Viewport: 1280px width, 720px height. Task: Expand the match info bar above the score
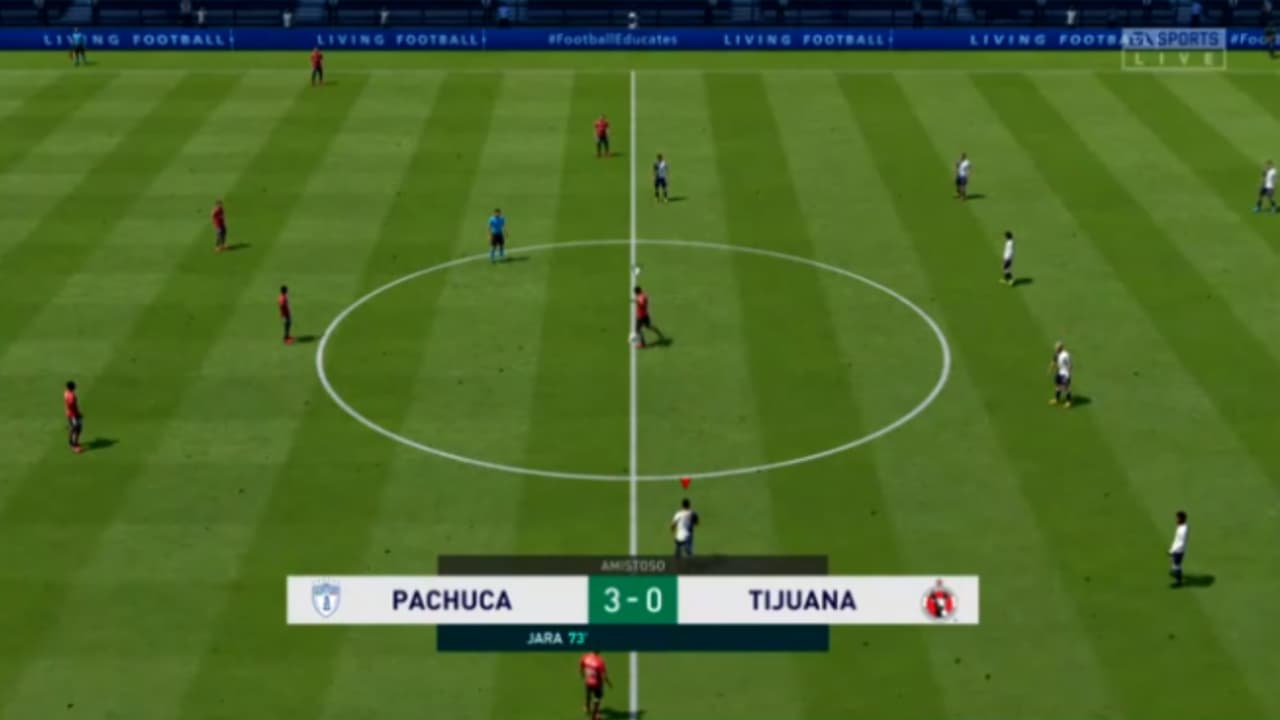(x=632, y=564)
